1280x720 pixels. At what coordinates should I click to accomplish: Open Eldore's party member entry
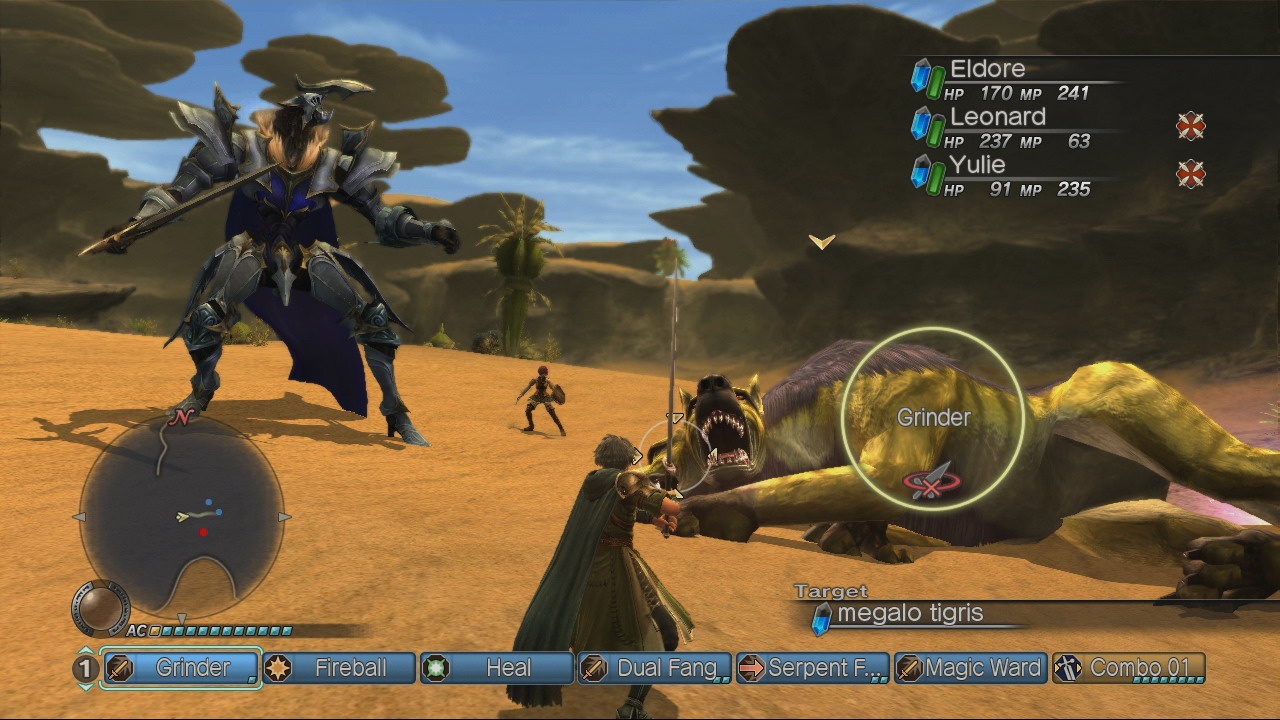tap(990, 68)
